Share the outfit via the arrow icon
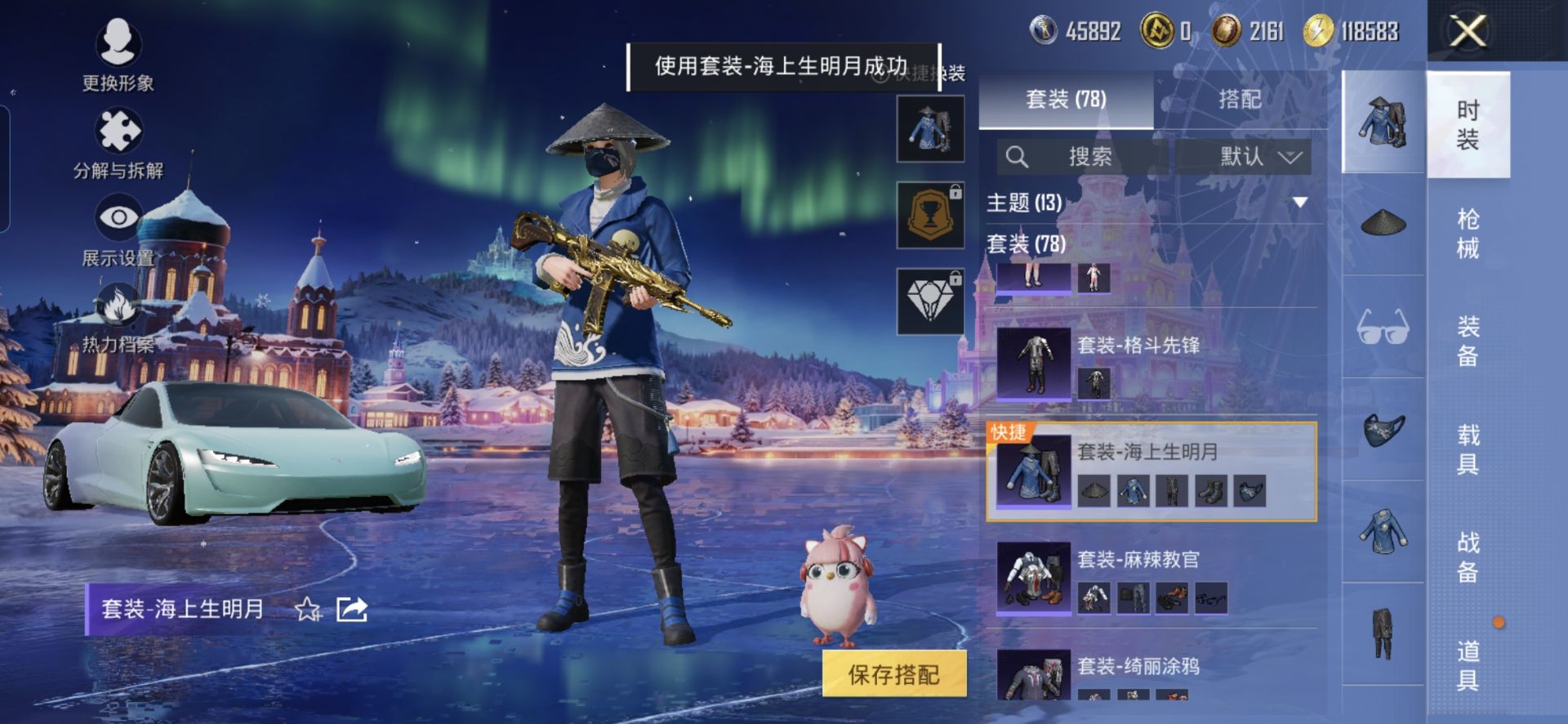Viewport: 1568px width, 724px height. tap(352, 610)
